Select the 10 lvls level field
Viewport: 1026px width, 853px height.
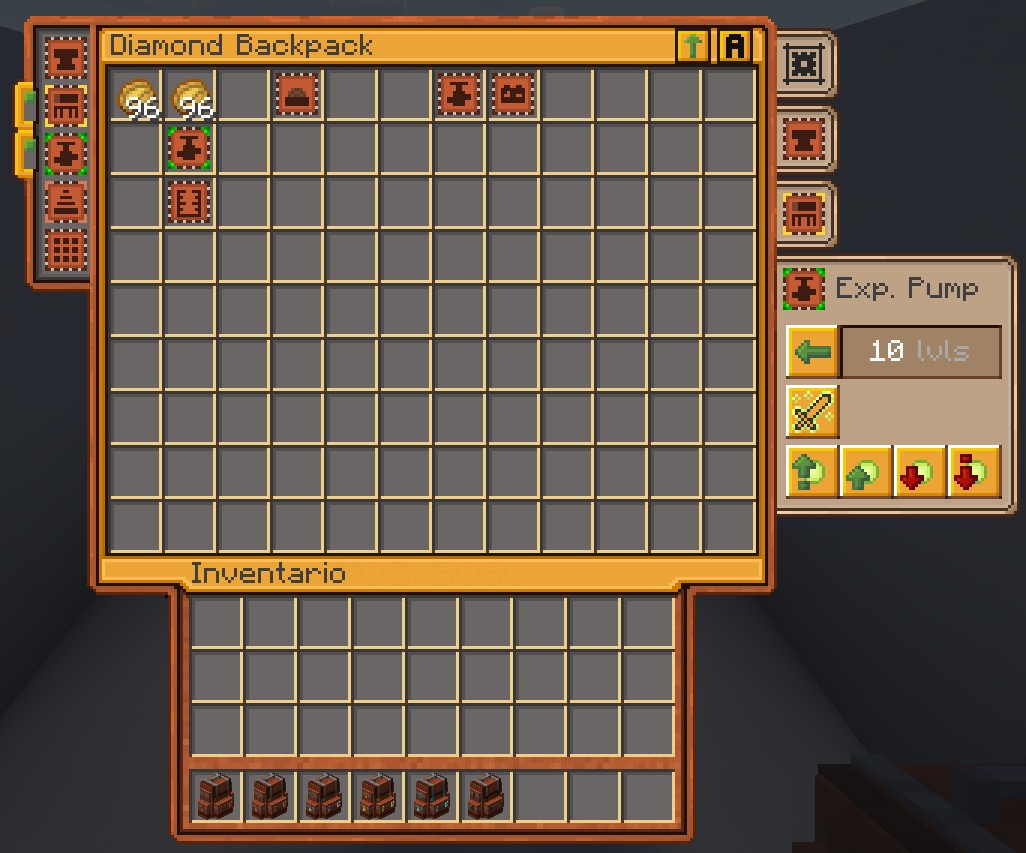coord(920,352)
